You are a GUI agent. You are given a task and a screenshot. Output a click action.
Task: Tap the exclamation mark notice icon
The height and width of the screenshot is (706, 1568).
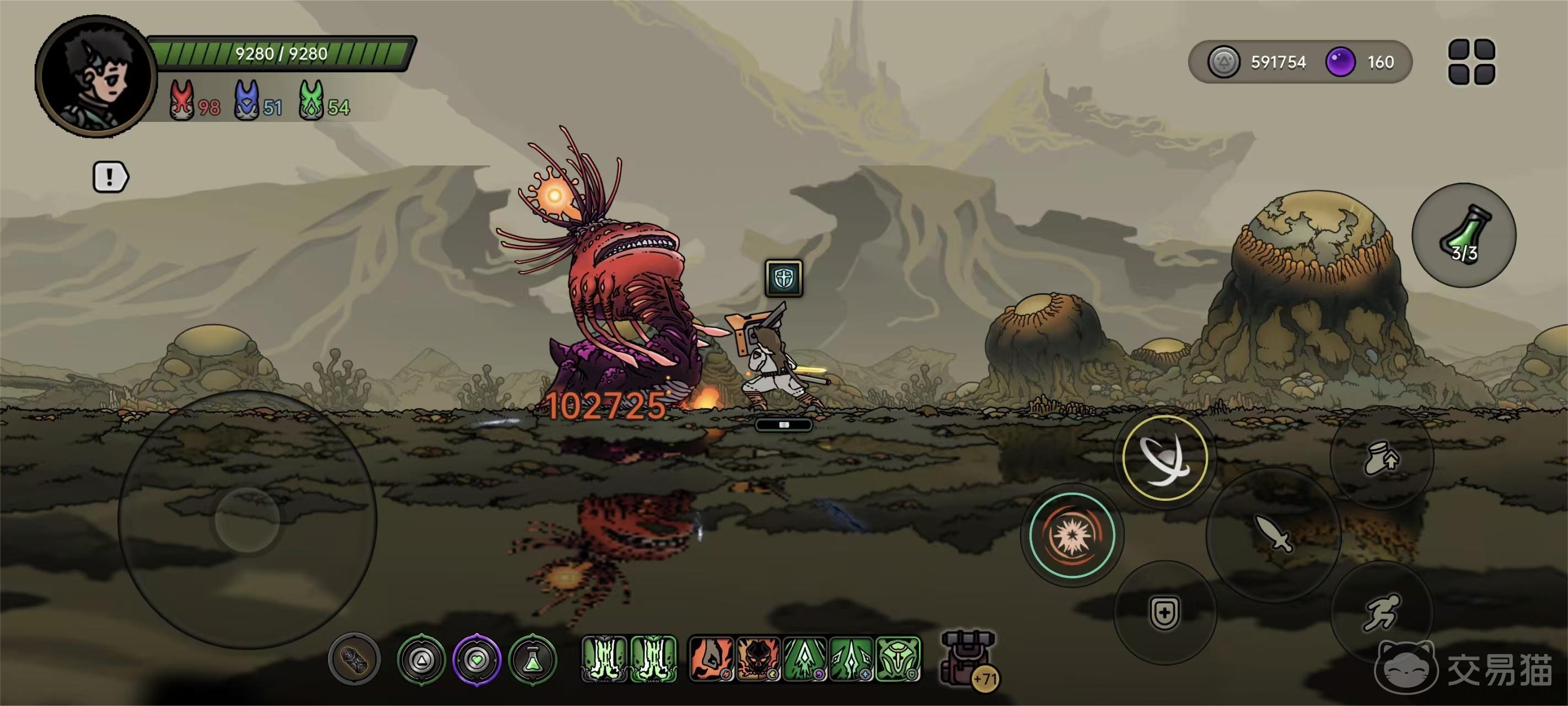[110, 177]
